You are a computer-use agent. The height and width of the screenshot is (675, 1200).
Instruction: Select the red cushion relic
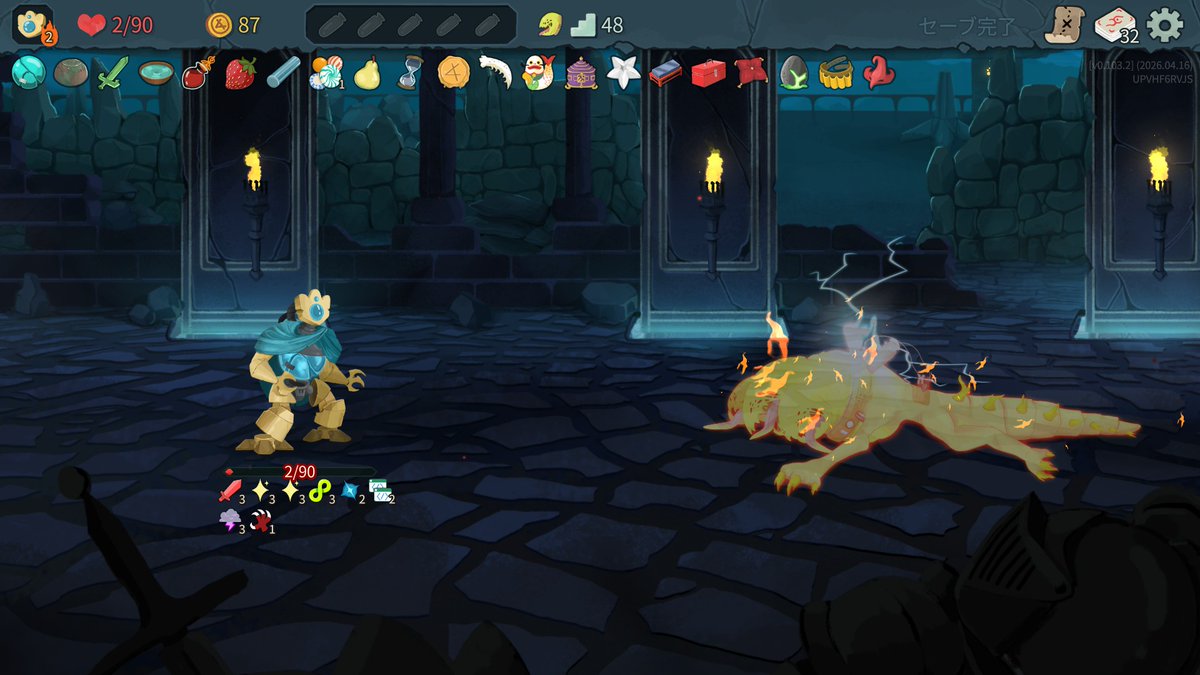coord(750,73)
